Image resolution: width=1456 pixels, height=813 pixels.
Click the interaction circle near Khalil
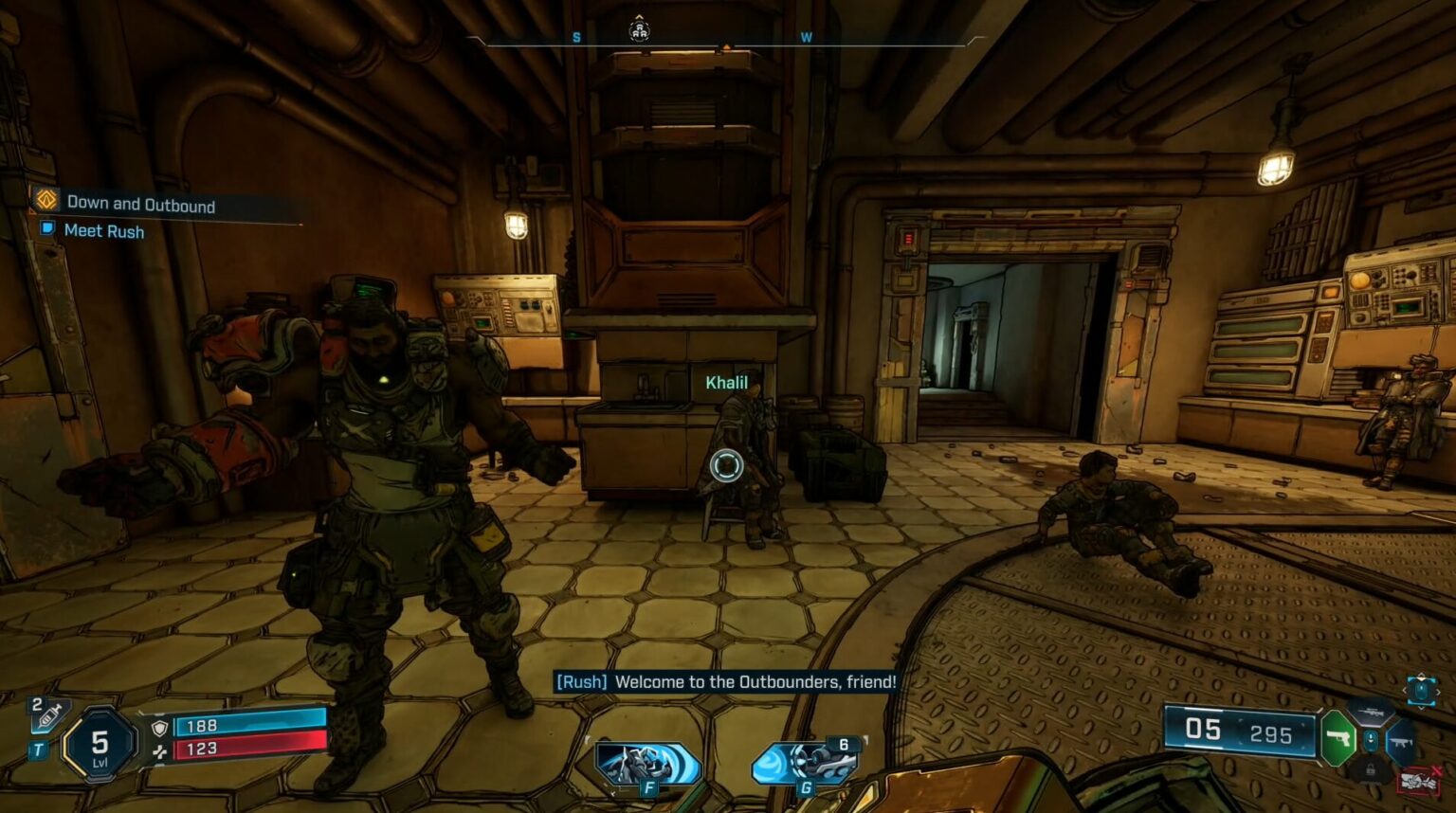[726, 463]
